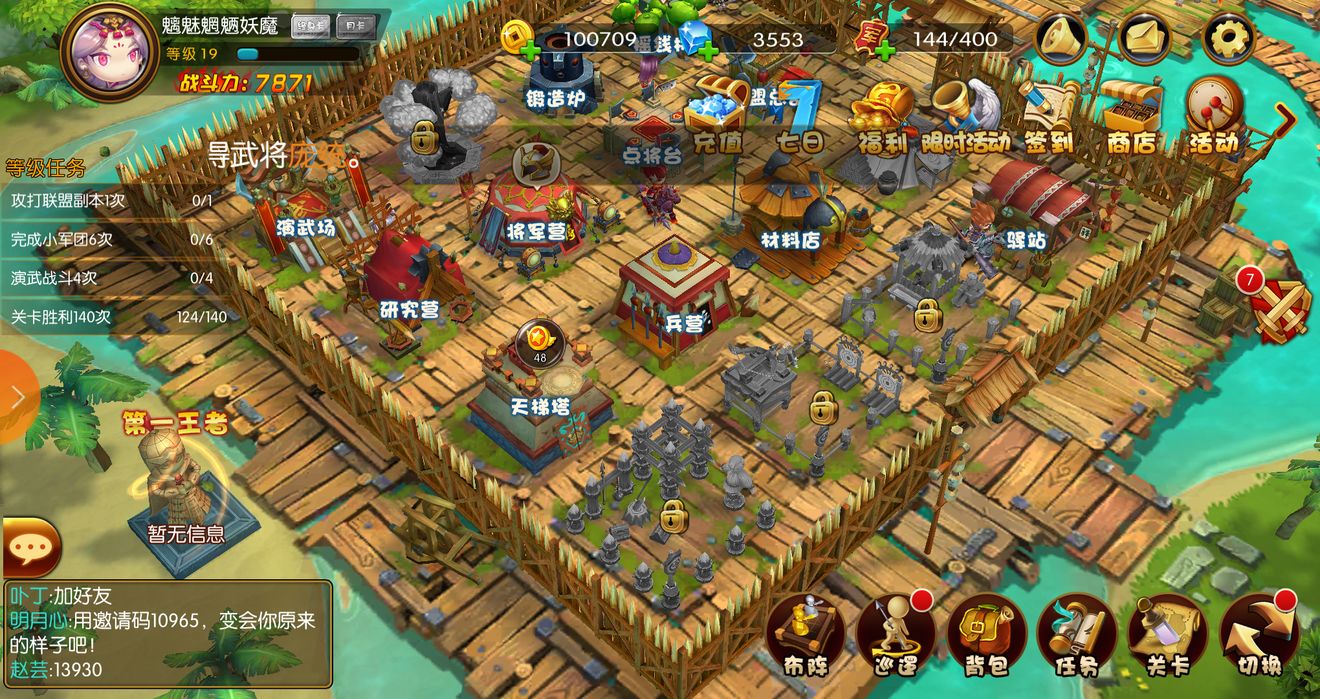Open the 活动 events drum icon
The image size is (1320, 699).
1214,115
